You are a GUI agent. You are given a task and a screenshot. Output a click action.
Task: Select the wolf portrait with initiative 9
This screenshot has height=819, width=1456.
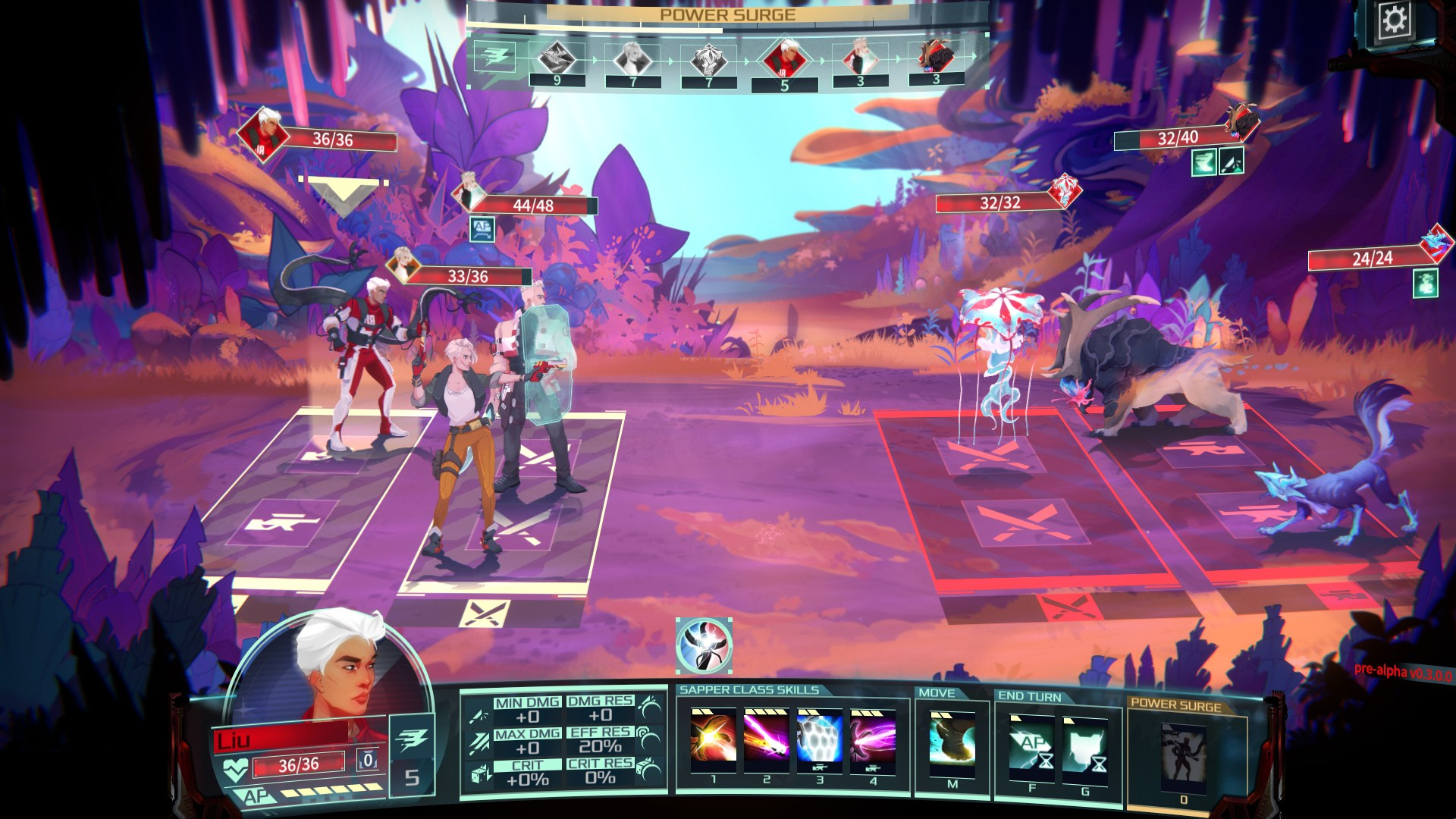[557, 58]
